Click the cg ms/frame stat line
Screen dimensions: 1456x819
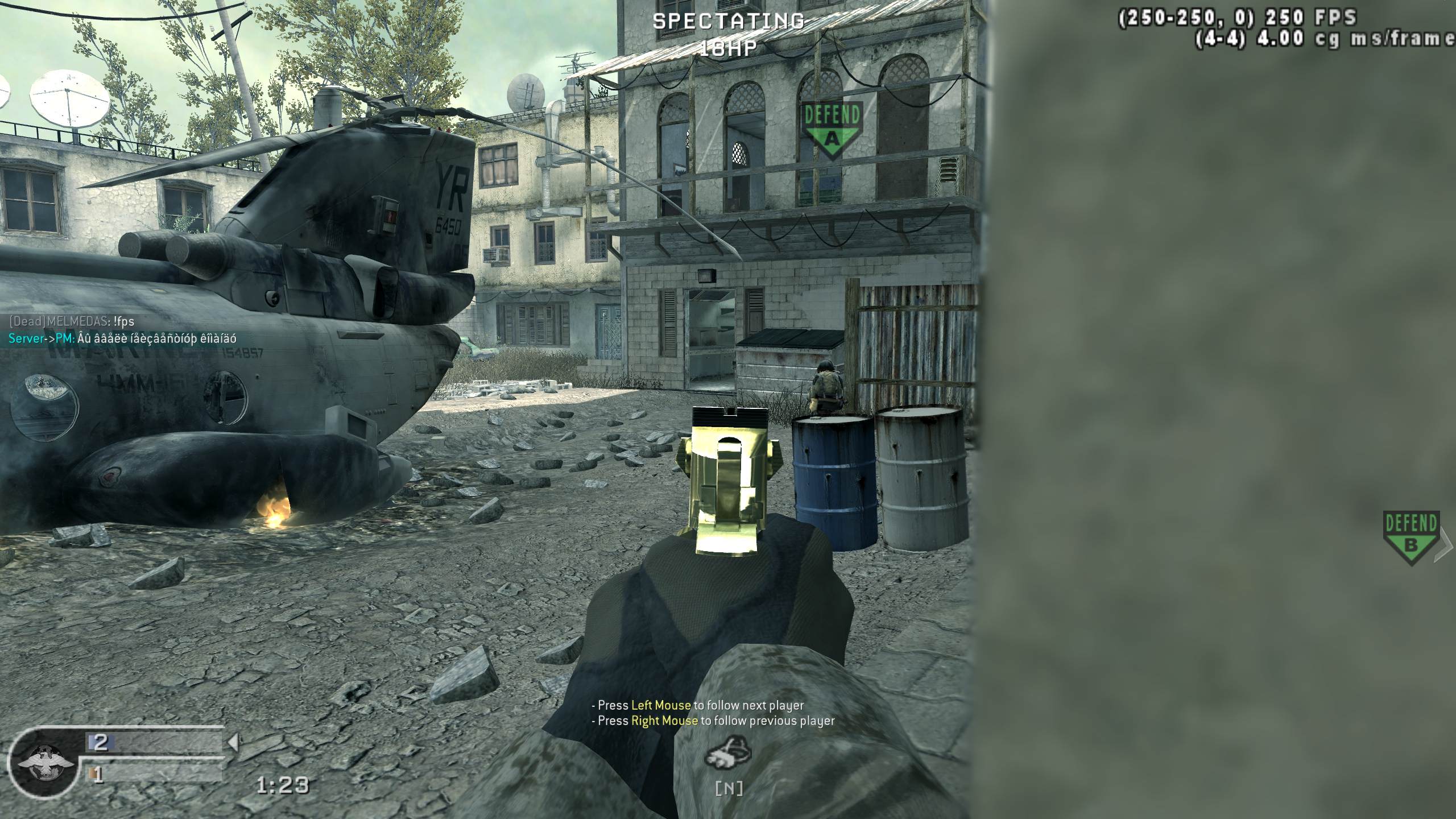1325,40
